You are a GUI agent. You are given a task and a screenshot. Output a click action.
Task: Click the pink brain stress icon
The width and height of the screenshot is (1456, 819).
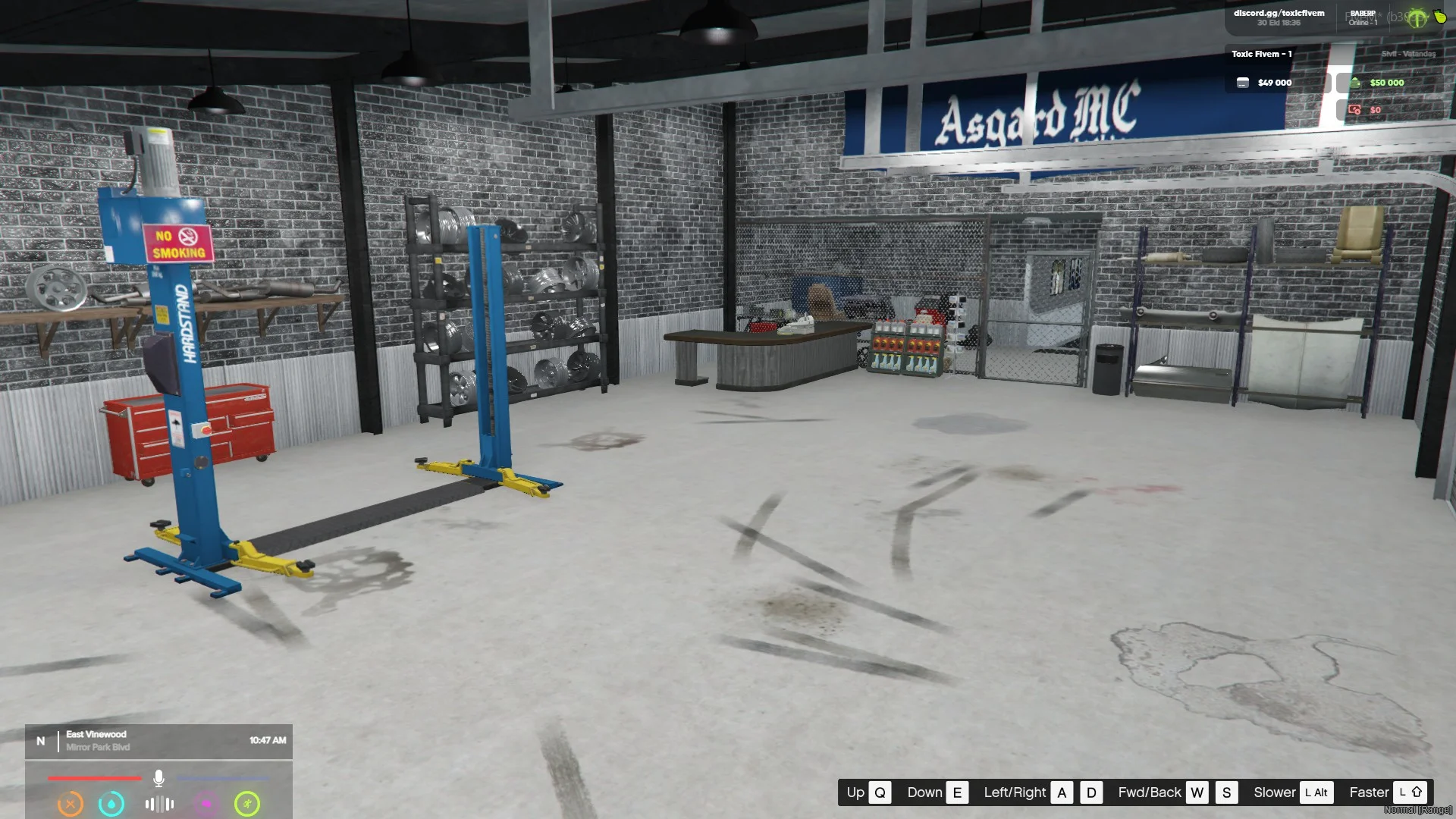pyautogui.click(x=206, y=804)
